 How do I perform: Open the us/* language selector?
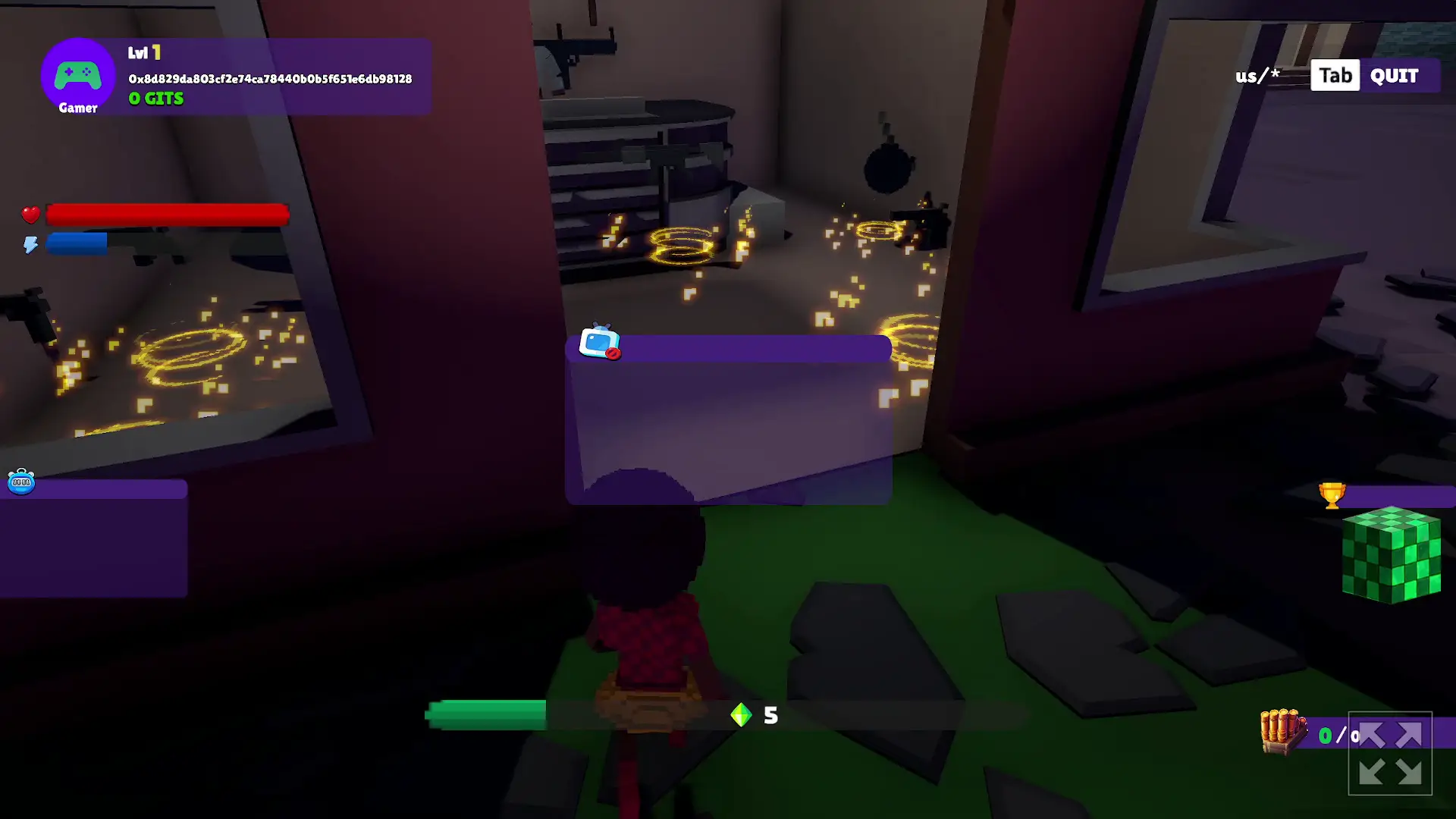[x=1257, y=75]
